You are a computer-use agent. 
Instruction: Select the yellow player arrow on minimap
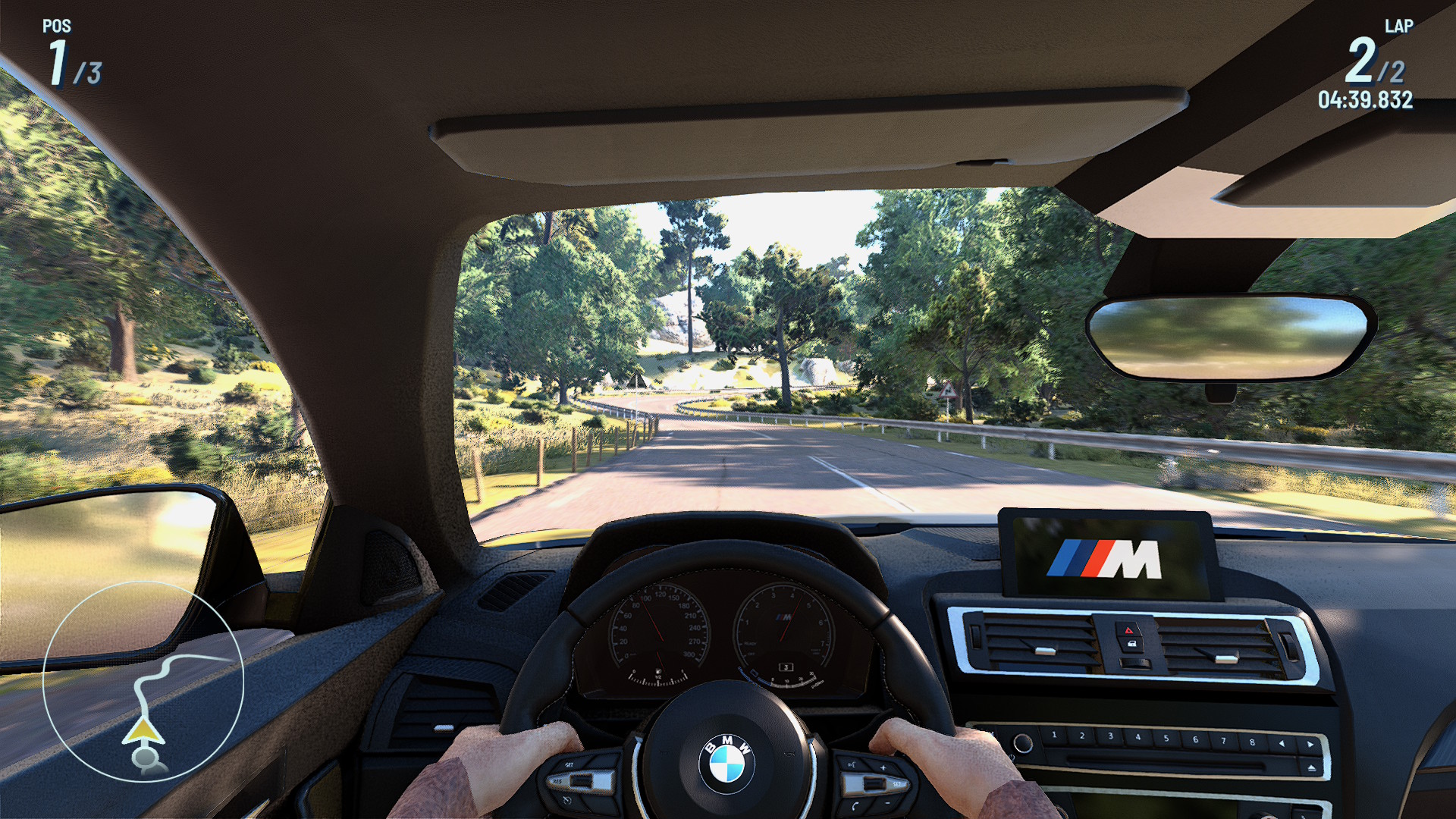[143, 732]
